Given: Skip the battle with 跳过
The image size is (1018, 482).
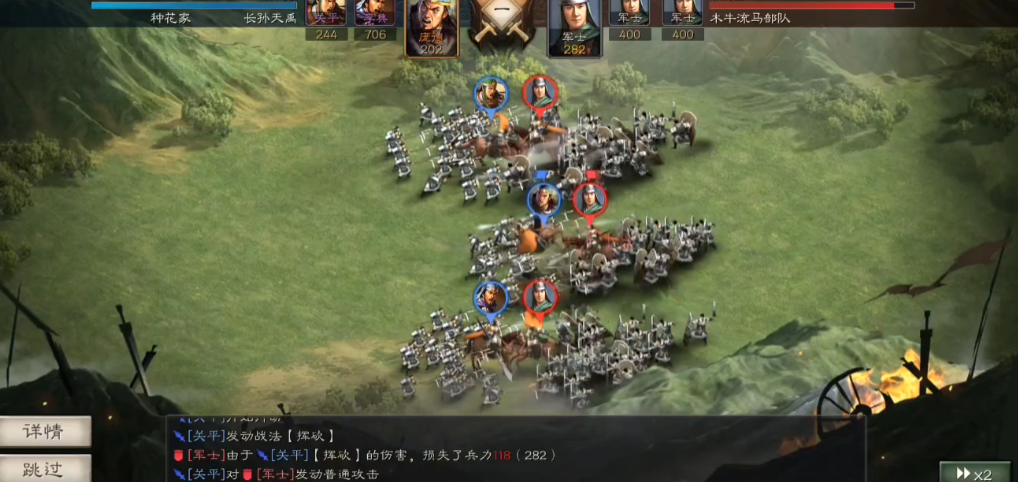Looking at the screenshot, I should pos(45,468).
